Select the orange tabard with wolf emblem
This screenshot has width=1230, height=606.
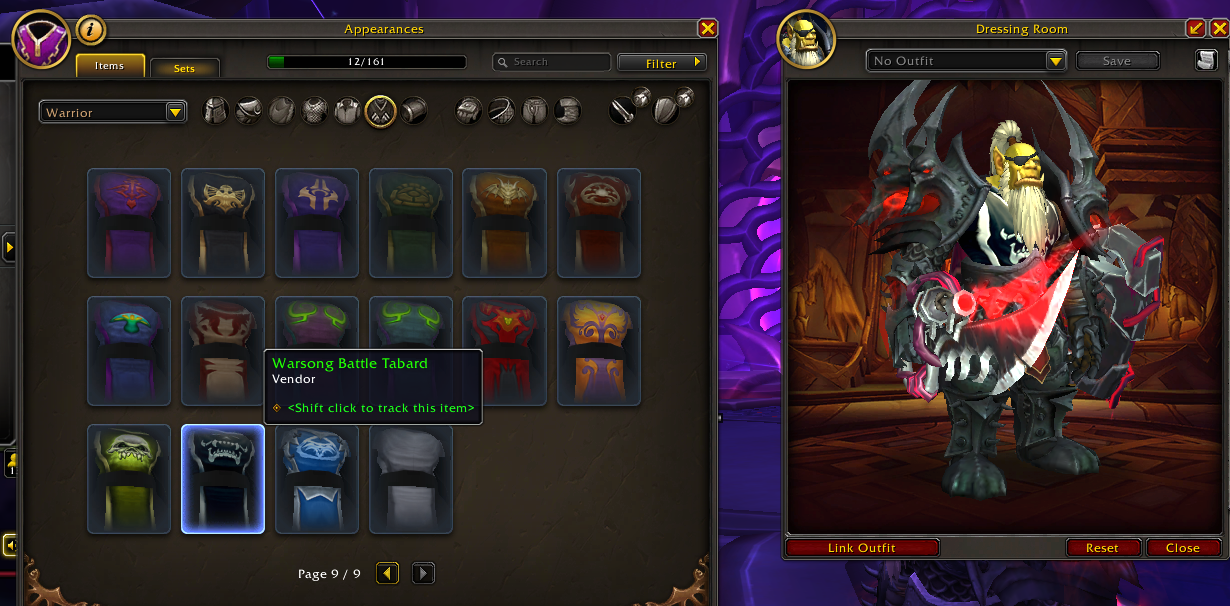pos(505,223)
